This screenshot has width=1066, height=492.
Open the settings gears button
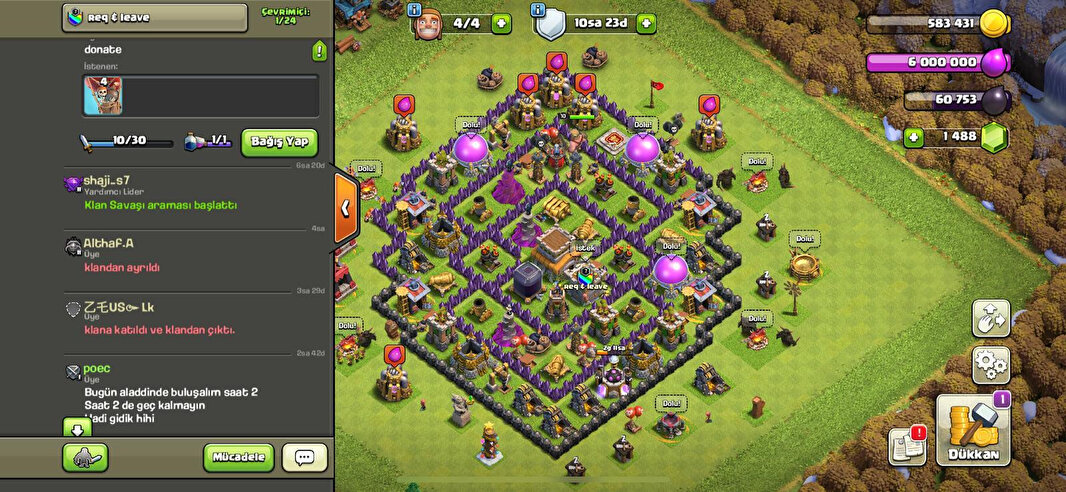coord(990,364)
